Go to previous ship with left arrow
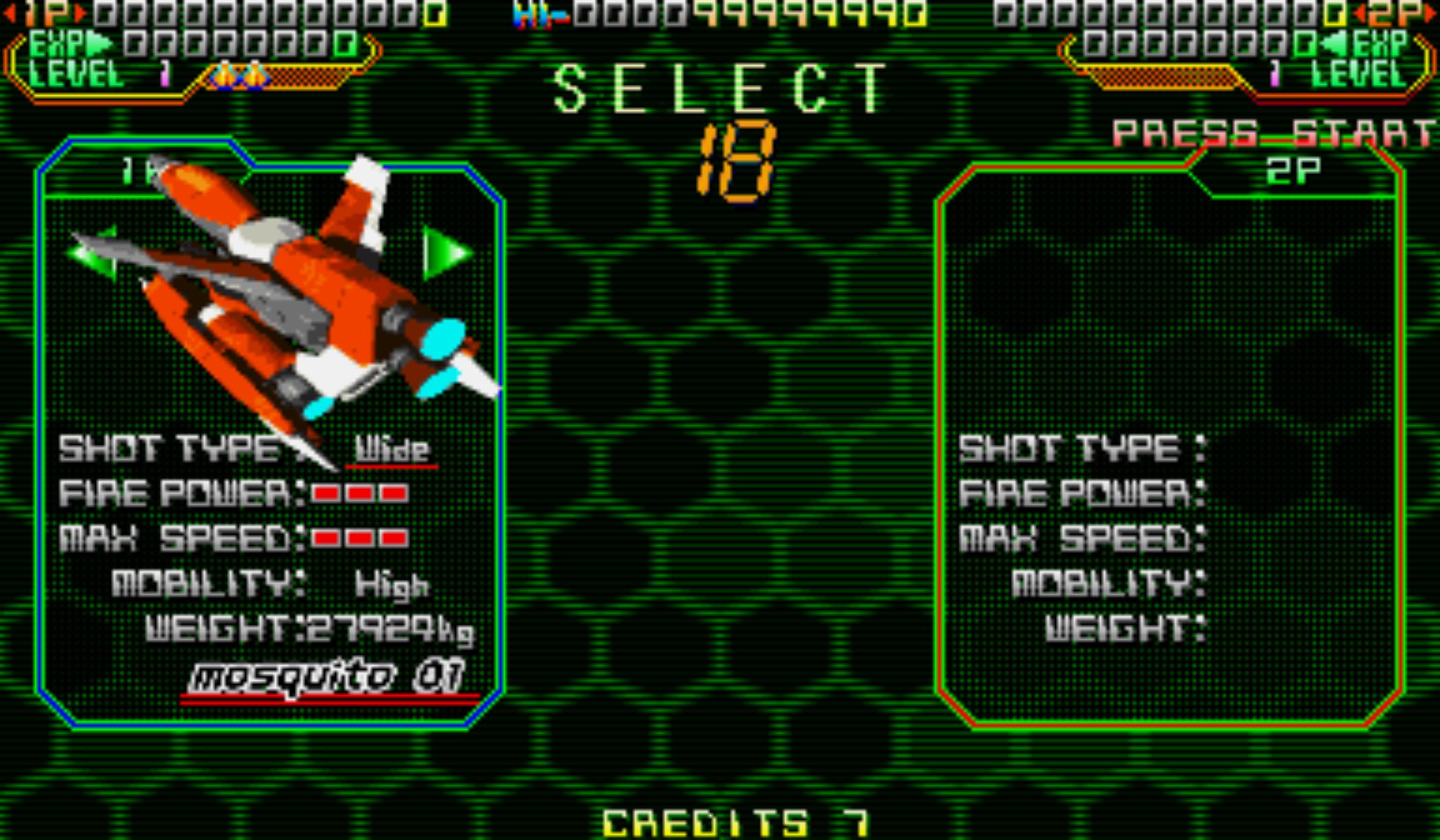Screen dimensions: 1440x840 point(93,253)
